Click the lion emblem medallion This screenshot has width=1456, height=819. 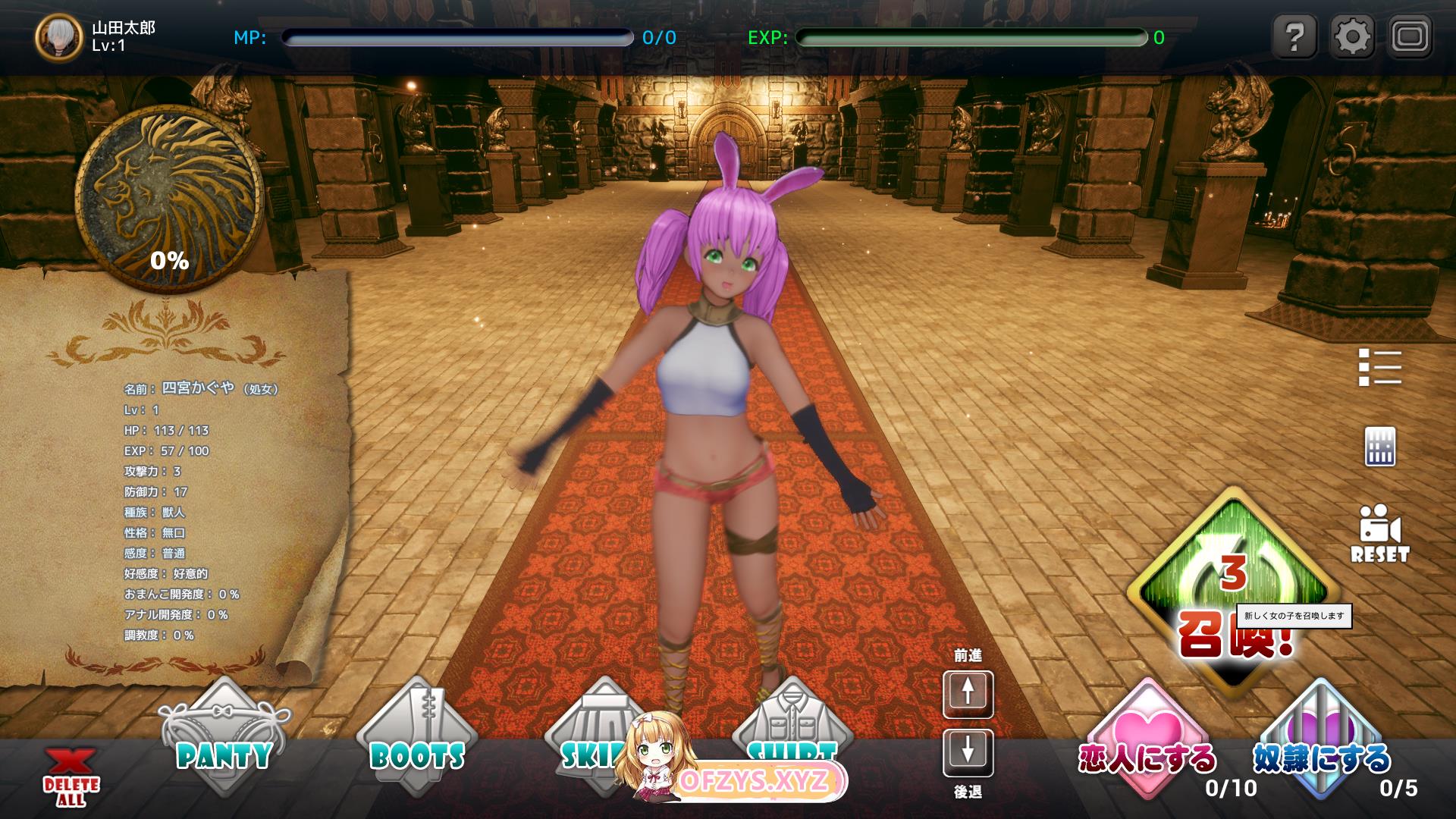click(x=169, y=199)
